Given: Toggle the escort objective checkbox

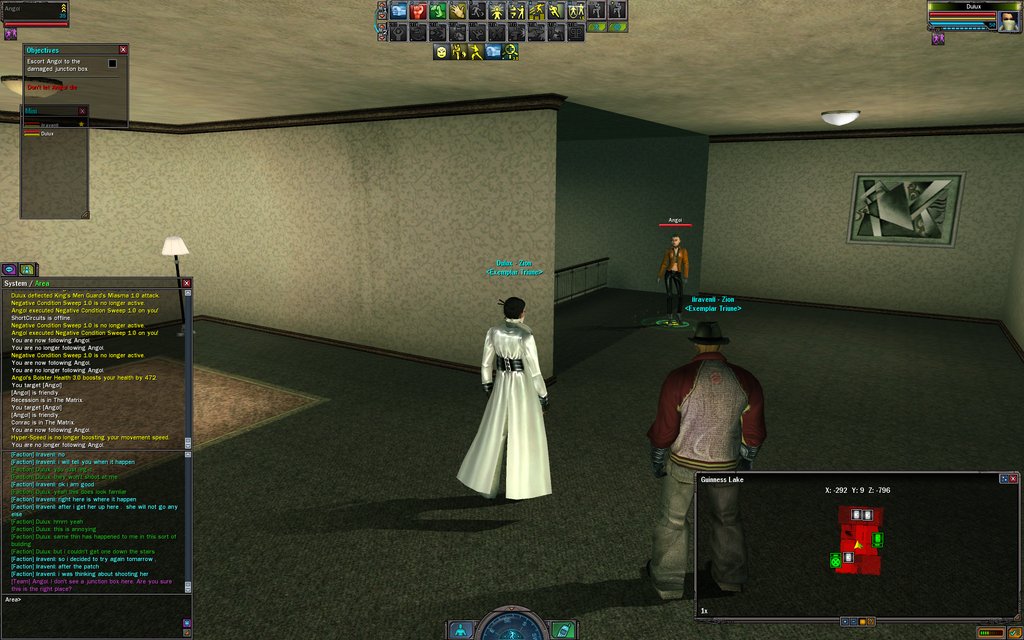Looking at the screenshot, I should pyautogui.click(x=112, y=63).
